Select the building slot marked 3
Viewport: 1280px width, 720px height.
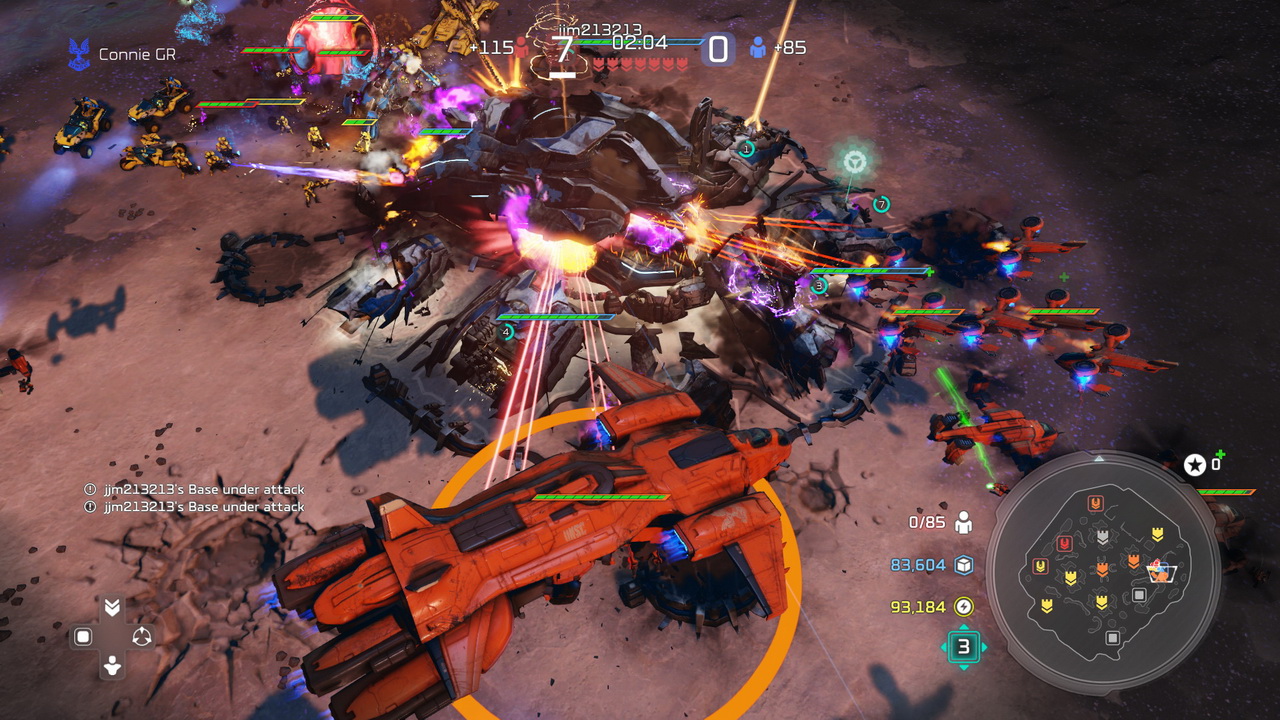point(819,285)
